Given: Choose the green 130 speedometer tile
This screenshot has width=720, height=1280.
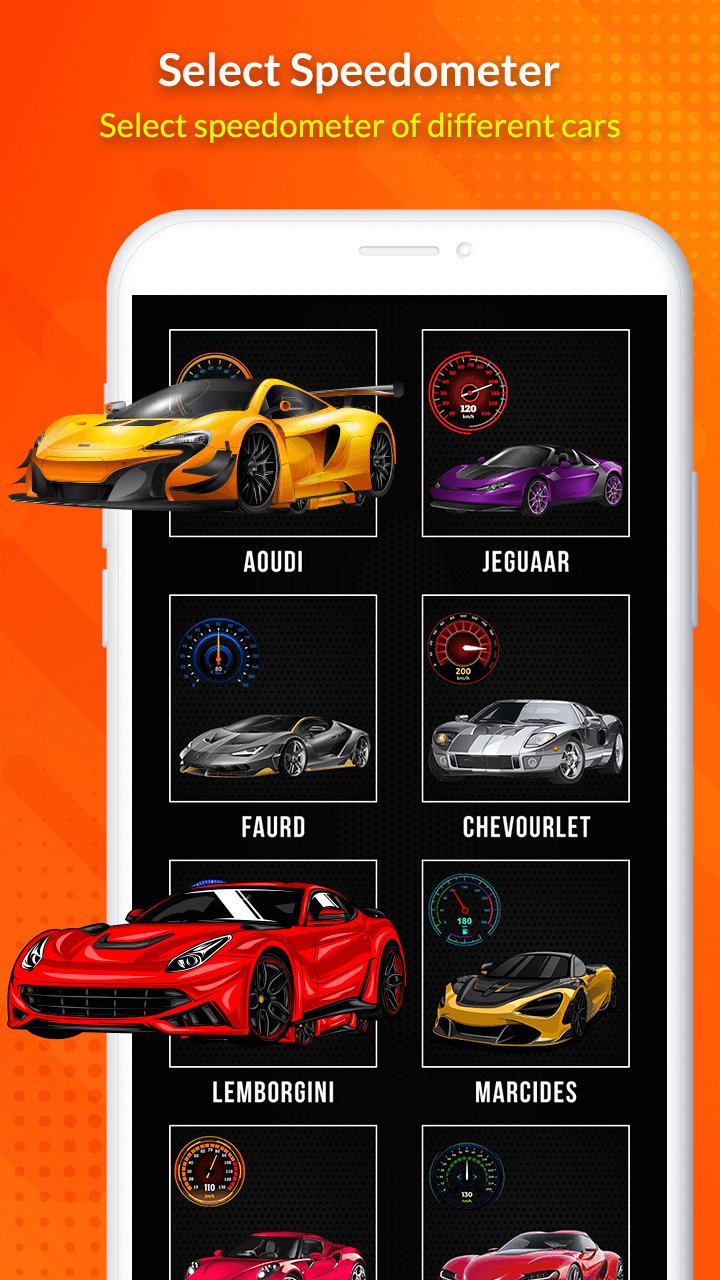Looking at the screenshot, I should [525, 1202].
